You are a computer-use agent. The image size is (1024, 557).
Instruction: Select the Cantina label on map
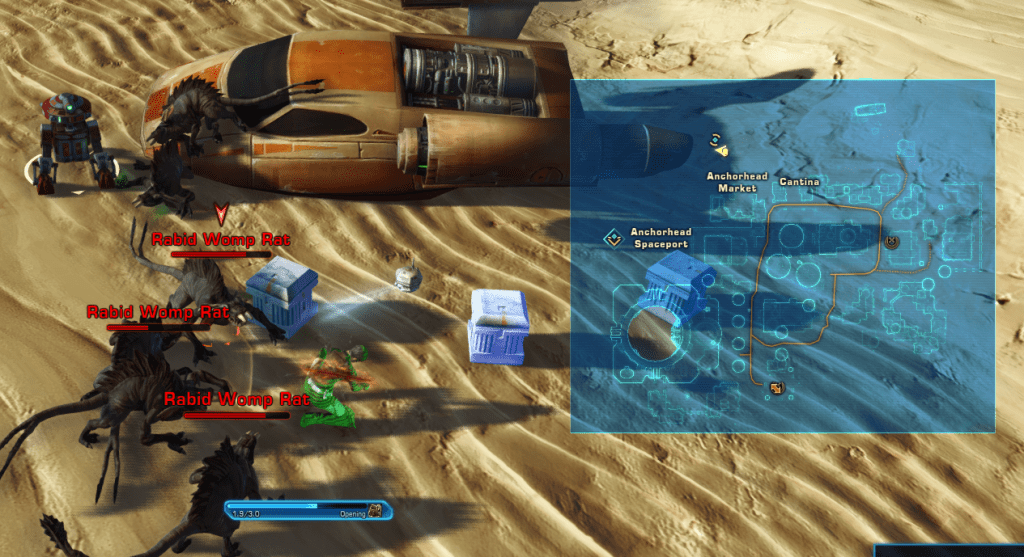(799, 182)
